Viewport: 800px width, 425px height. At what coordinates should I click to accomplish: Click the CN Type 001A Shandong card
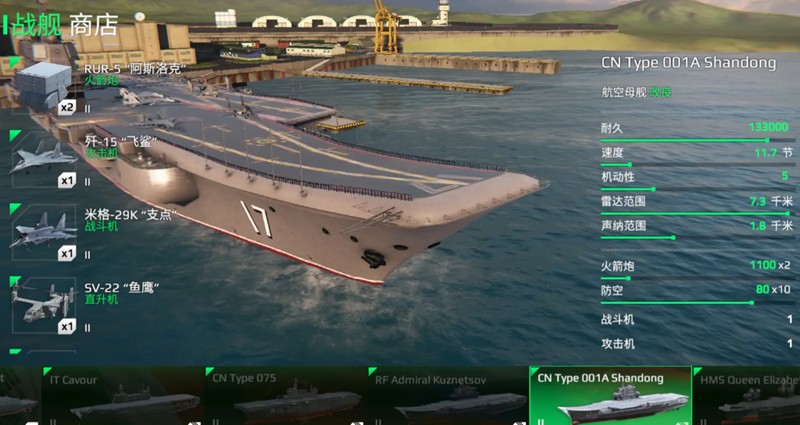pos(610,396)
